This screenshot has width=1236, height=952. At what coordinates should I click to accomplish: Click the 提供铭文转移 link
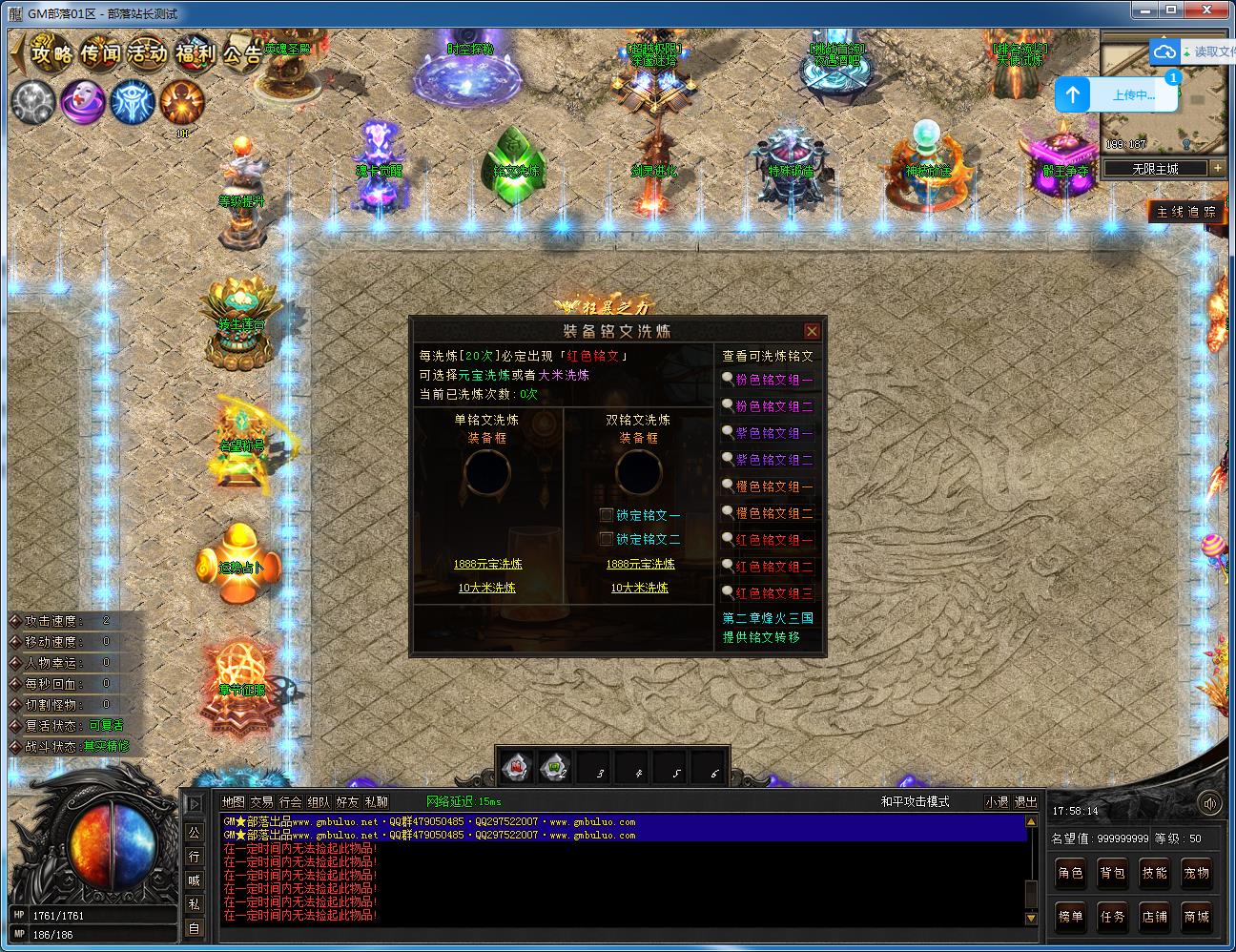[x=761, y=637]
